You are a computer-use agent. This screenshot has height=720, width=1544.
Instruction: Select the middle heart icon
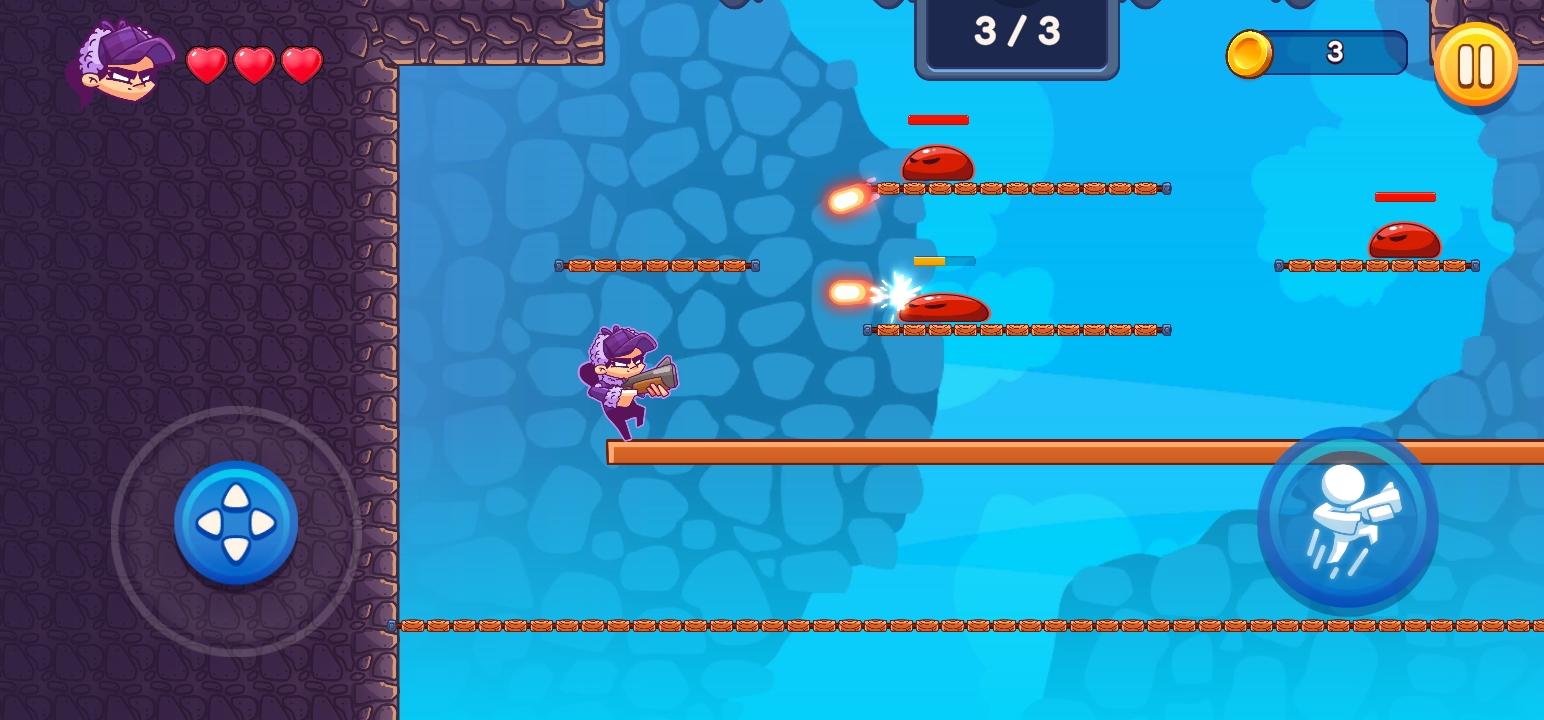click(x=254, y=63)
